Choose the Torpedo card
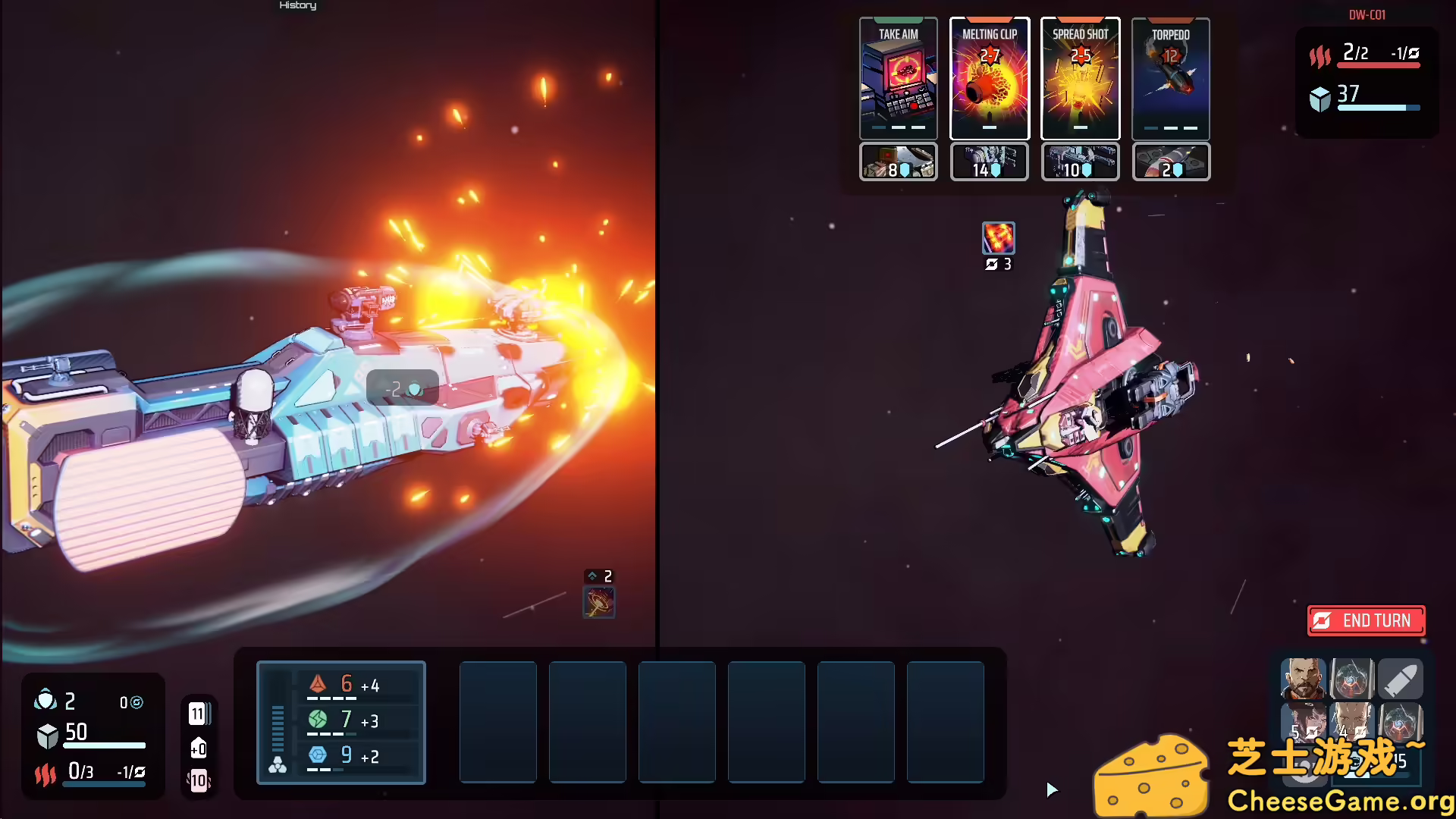 [x=1171, y=79]
